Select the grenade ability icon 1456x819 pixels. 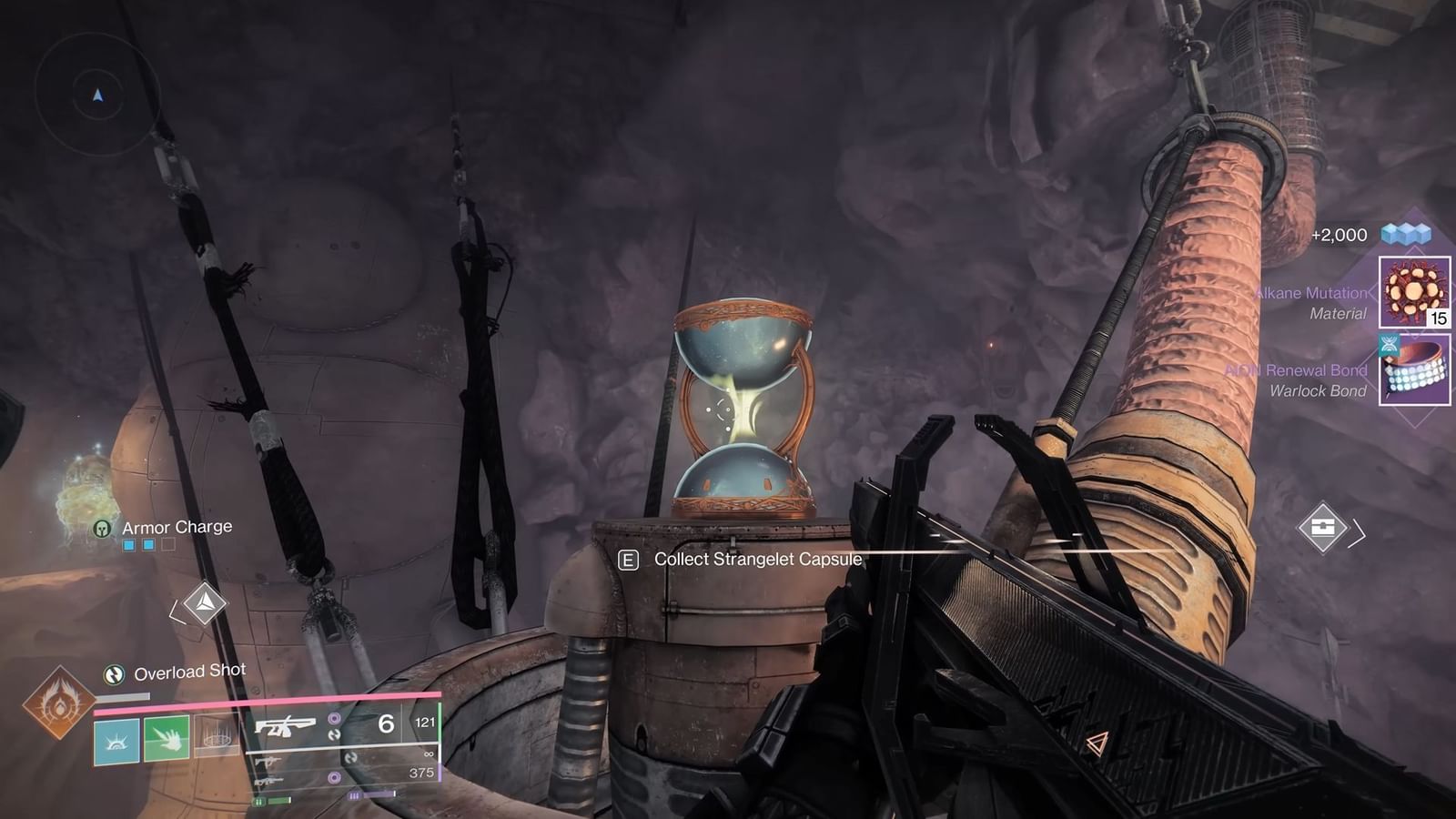(x=216, y=739)
